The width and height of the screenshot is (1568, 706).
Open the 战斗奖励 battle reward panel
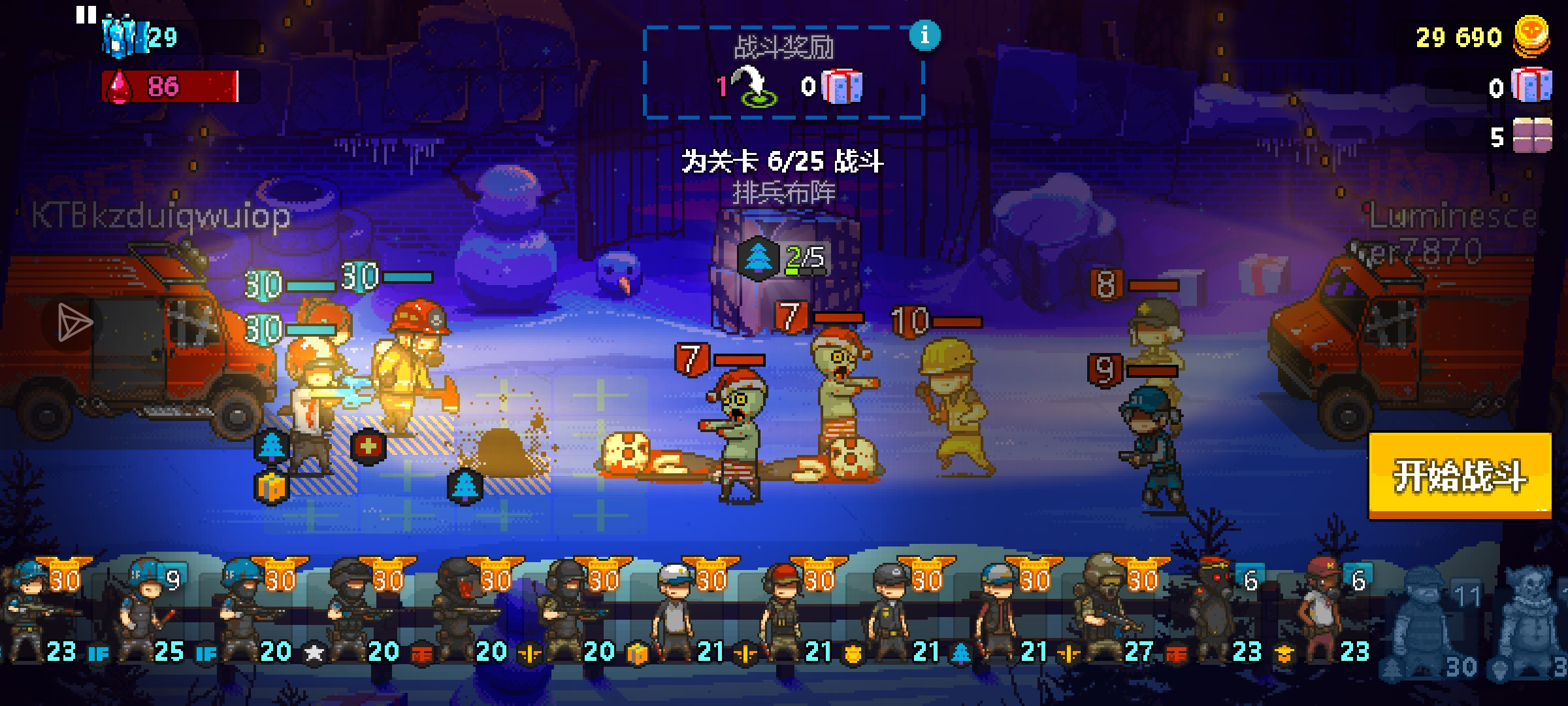coord(783,72)
